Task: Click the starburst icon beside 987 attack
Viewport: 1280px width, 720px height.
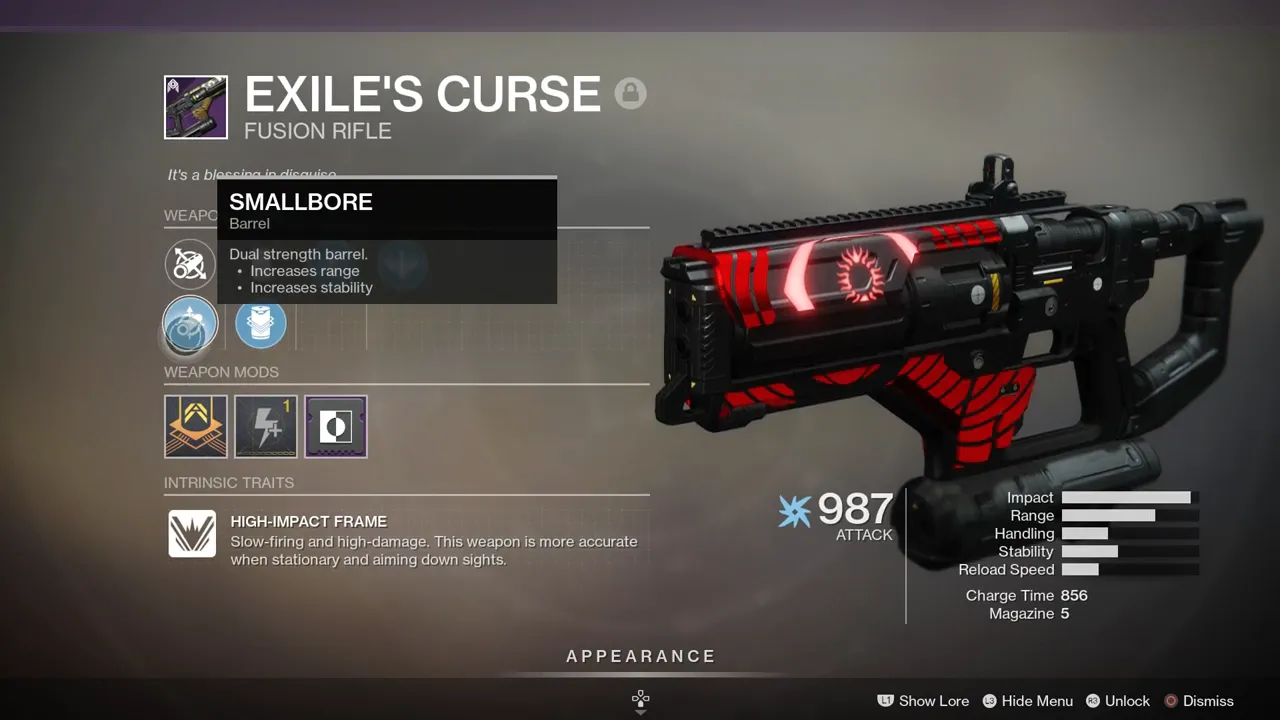Action: click(x=793, y=511)
